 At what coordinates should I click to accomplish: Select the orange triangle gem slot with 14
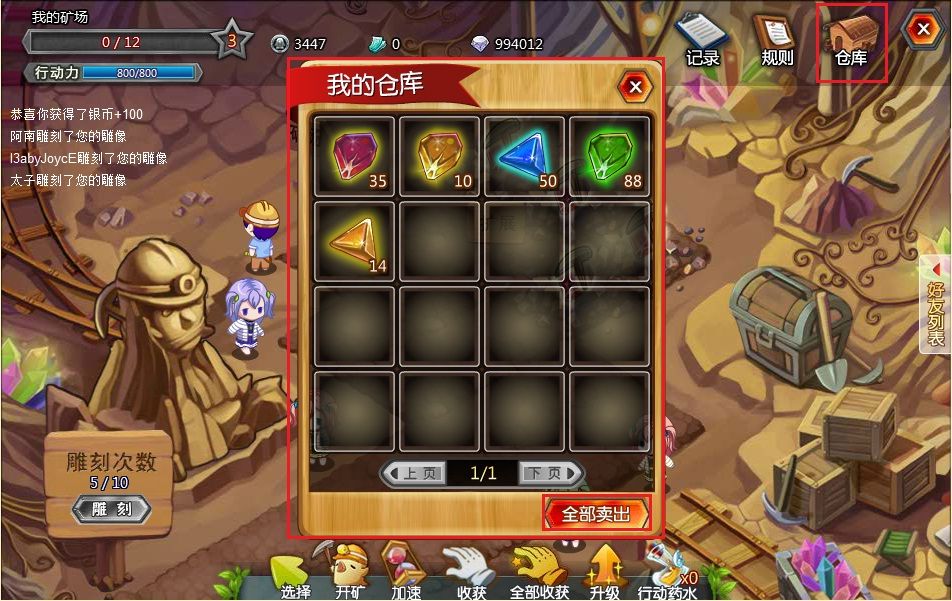tap(355, 241)
